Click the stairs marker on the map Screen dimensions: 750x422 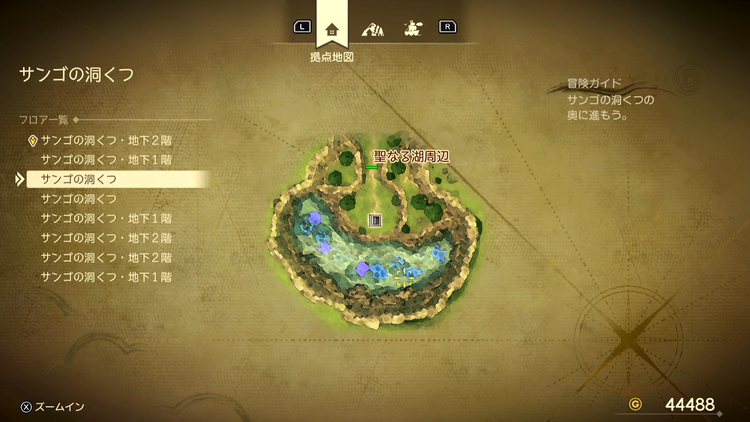(x=375, y=220)
